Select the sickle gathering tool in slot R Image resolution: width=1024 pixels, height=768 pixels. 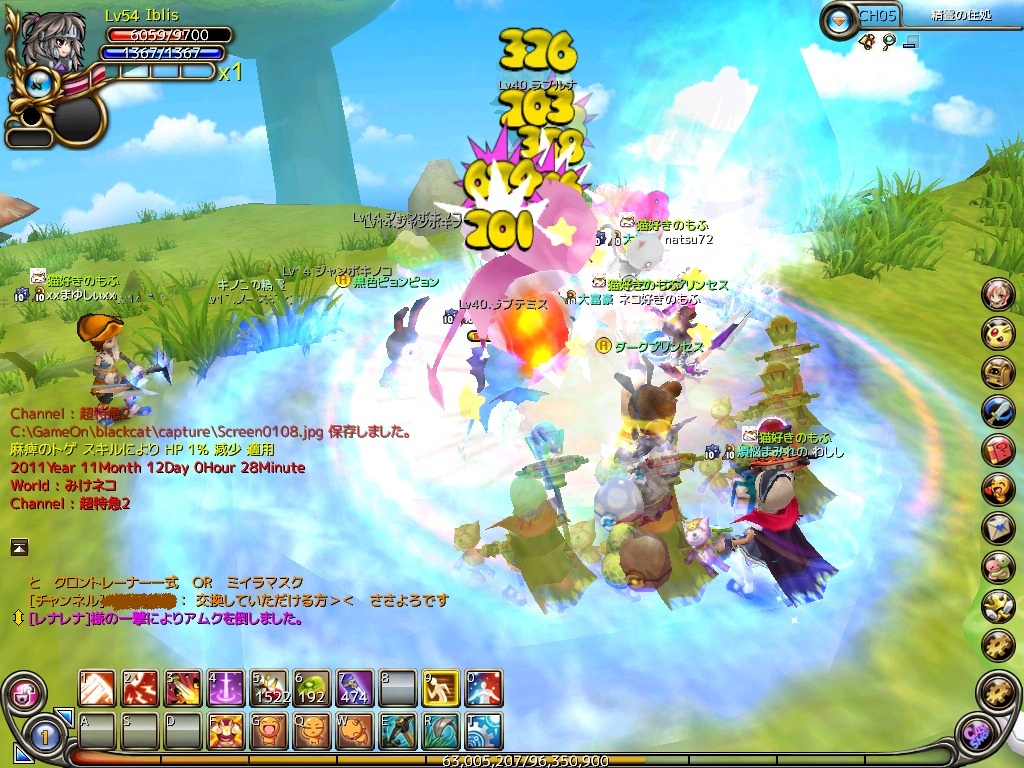(441, 731)
